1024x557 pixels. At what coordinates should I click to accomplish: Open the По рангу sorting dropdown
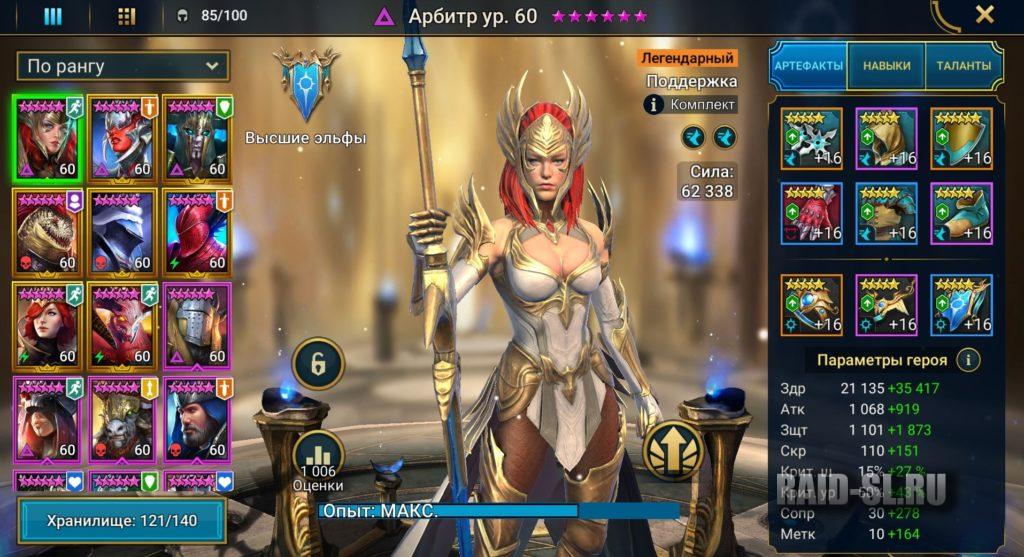tap(123, 67)
